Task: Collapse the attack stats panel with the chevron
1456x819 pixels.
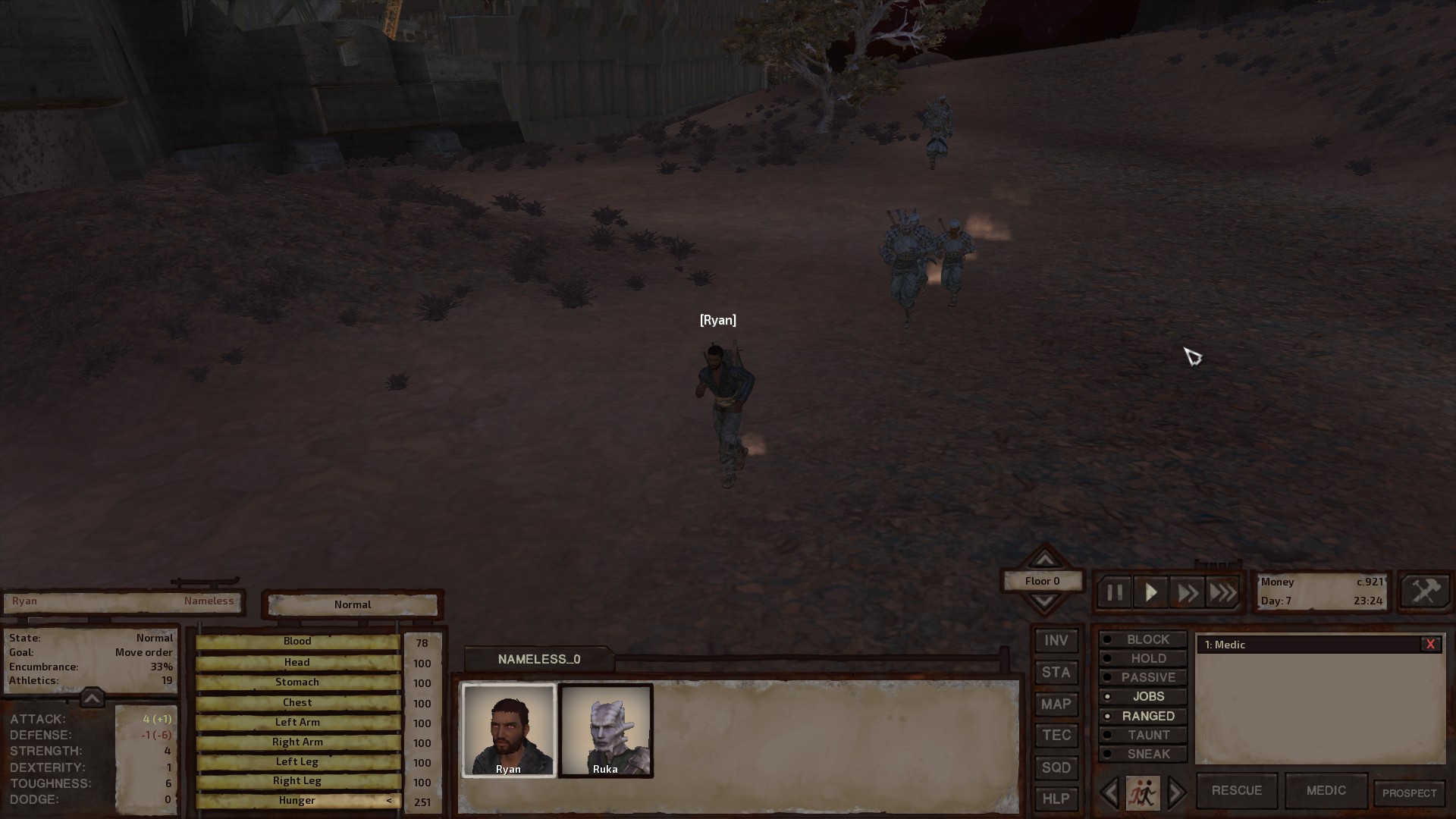Action: (92, 697)
